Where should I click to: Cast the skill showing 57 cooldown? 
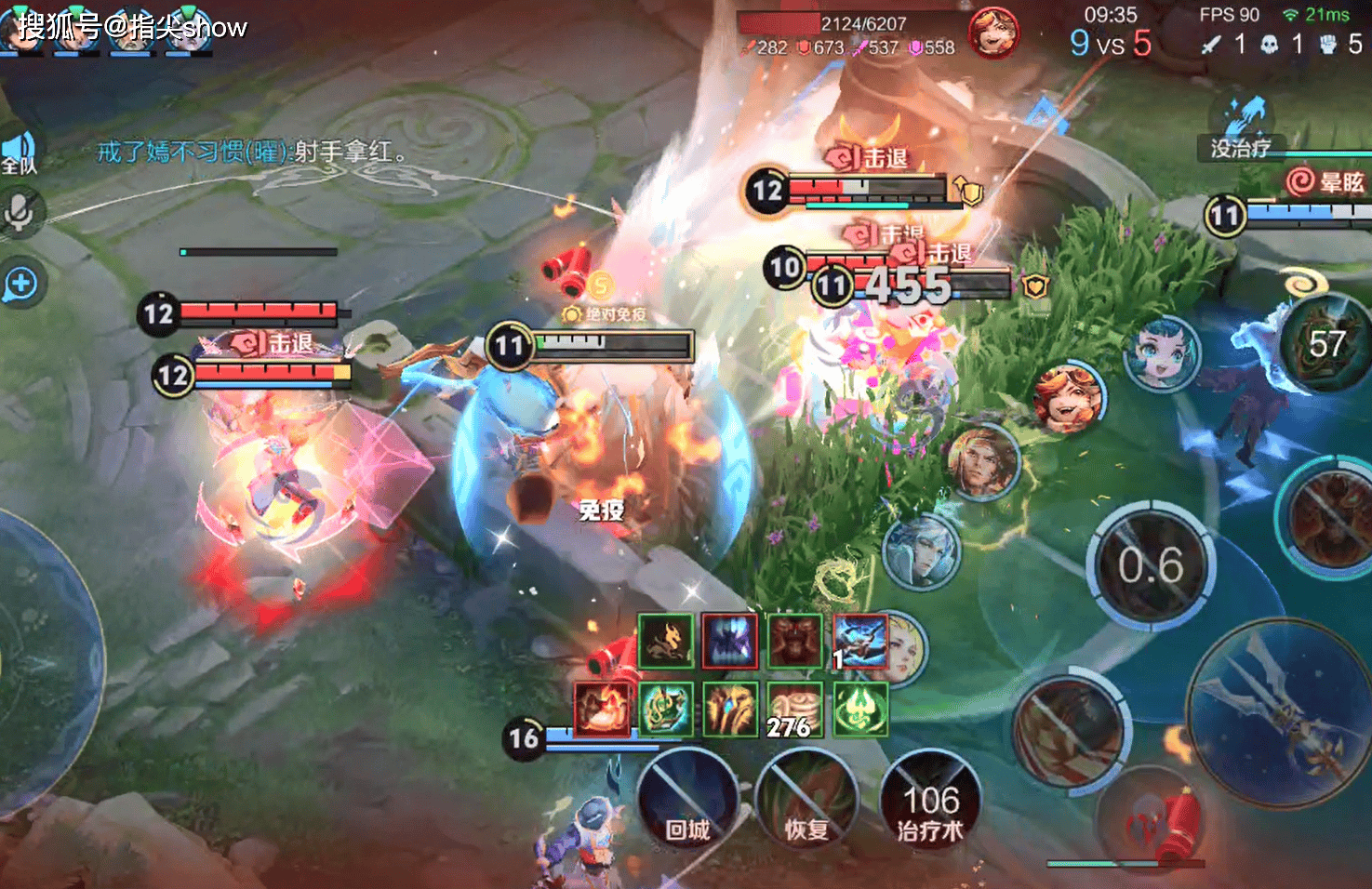coord(1325,344)
